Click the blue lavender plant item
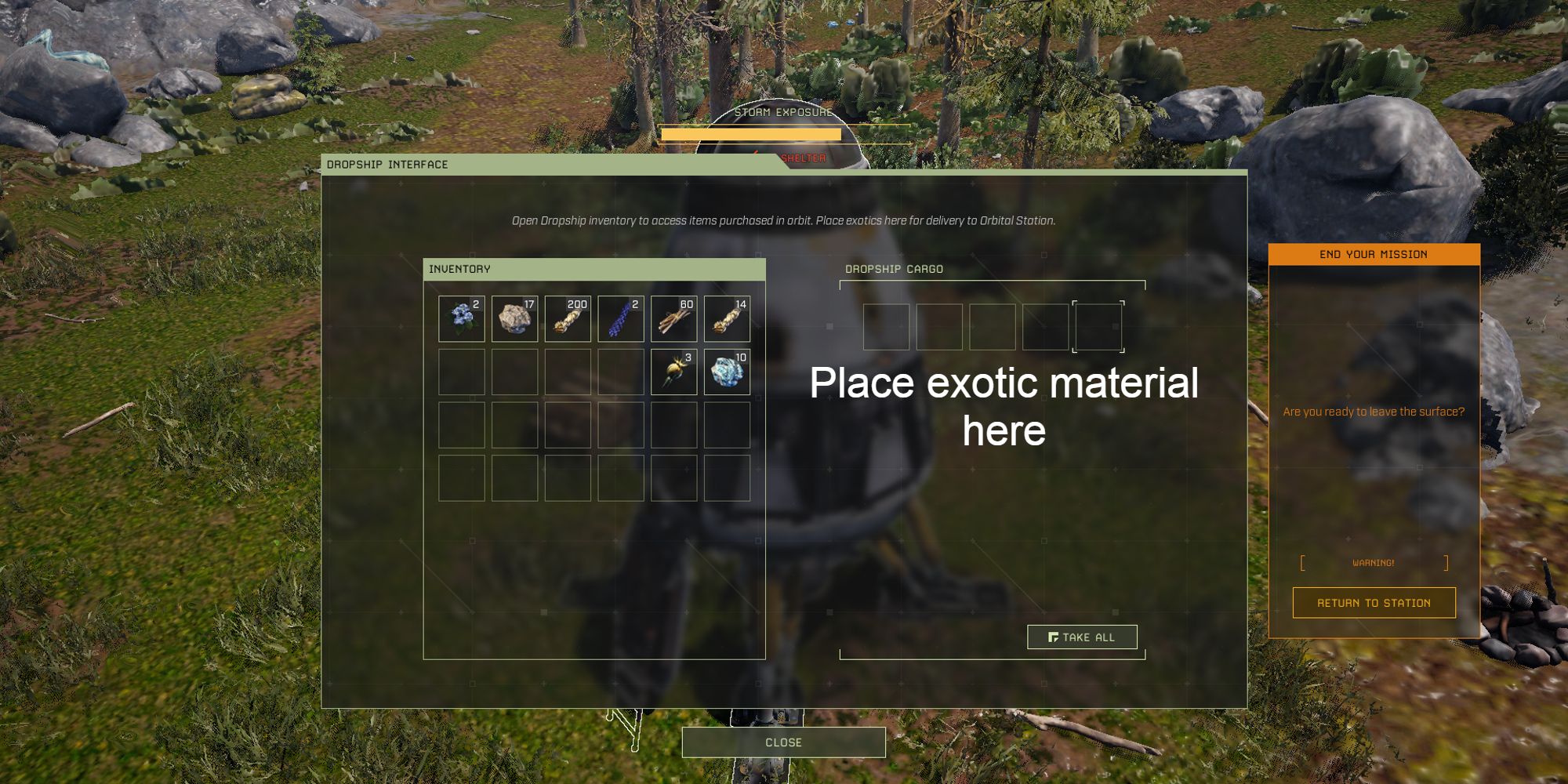 click(x=620, y=318)
